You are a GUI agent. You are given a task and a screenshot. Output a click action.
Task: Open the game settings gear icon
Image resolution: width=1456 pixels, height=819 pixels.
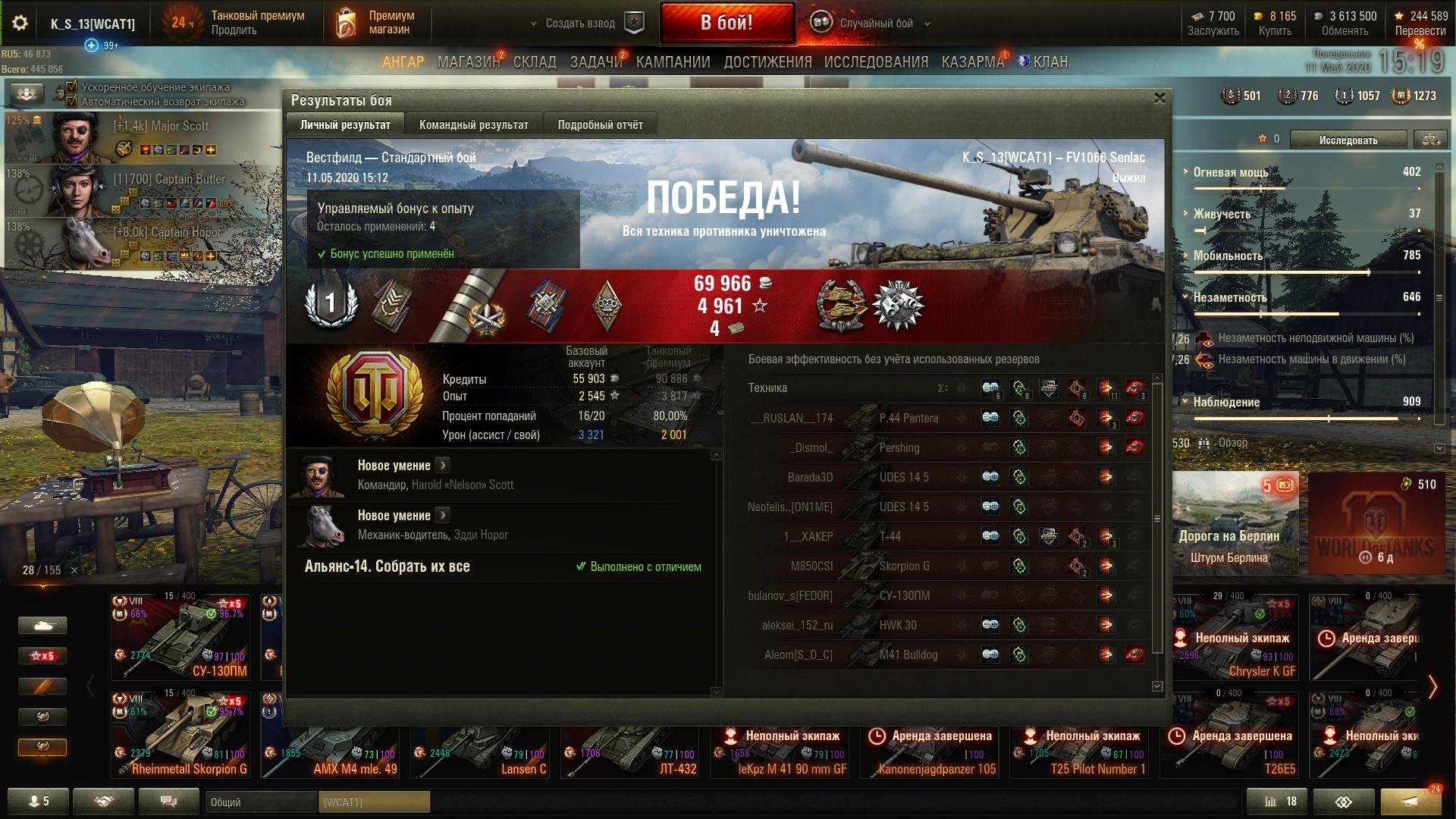(x=20, y=23)
